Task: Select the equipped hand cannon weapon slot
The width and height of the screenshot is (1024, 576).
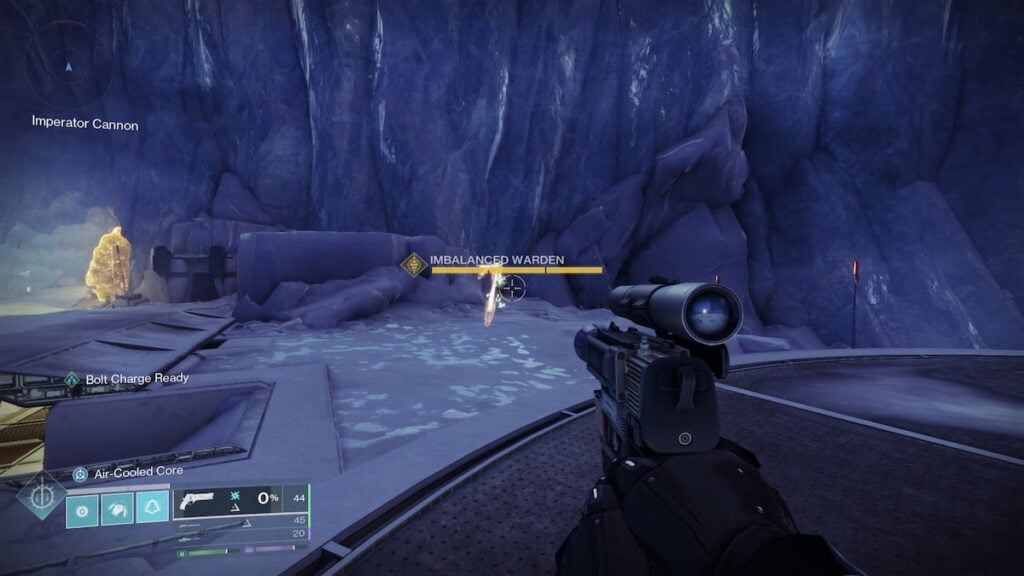Action: (x=239, y=502)
